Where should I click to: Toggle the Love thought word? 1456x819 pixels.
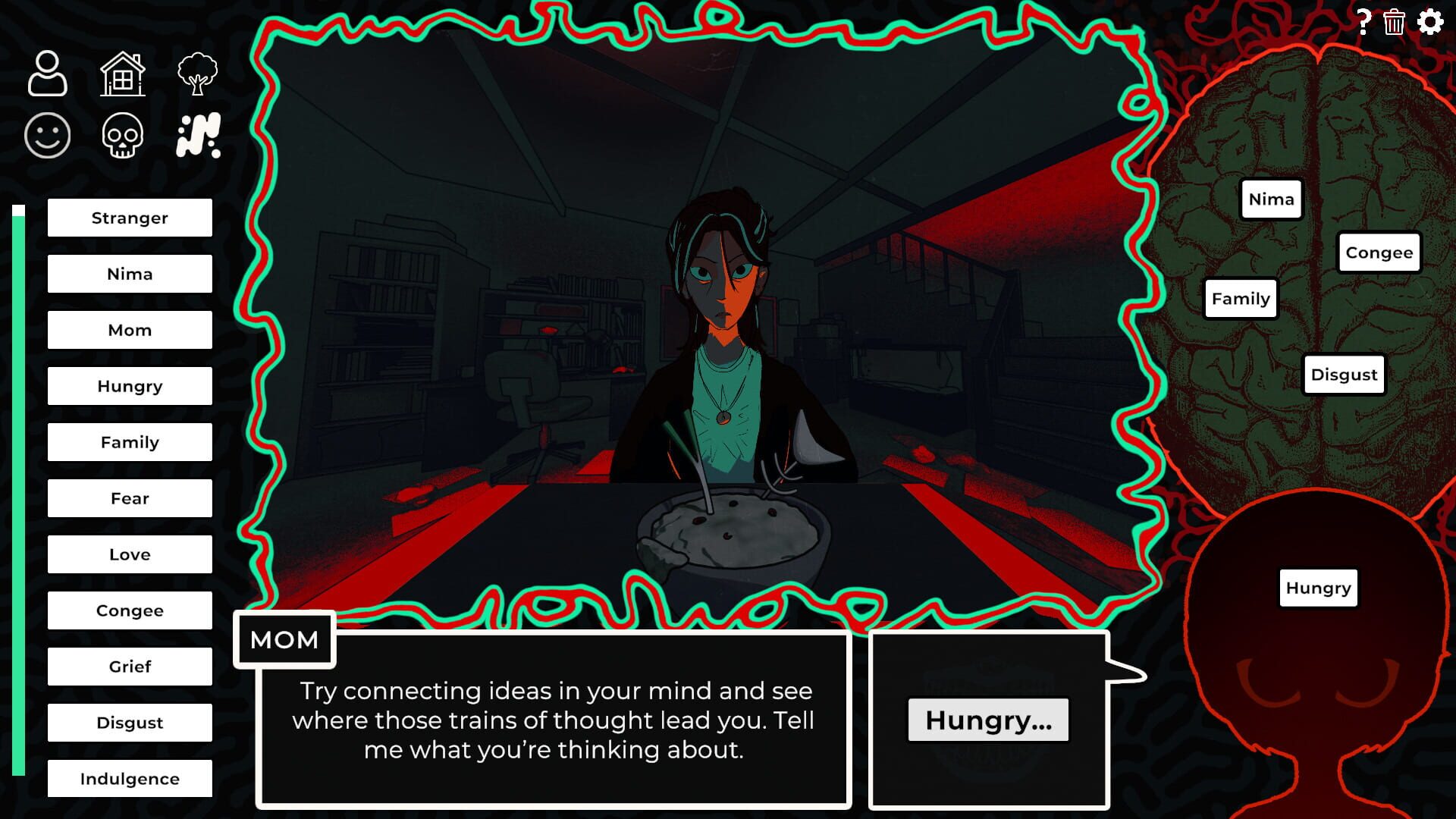pyautogui.click(x=129, y=554)
